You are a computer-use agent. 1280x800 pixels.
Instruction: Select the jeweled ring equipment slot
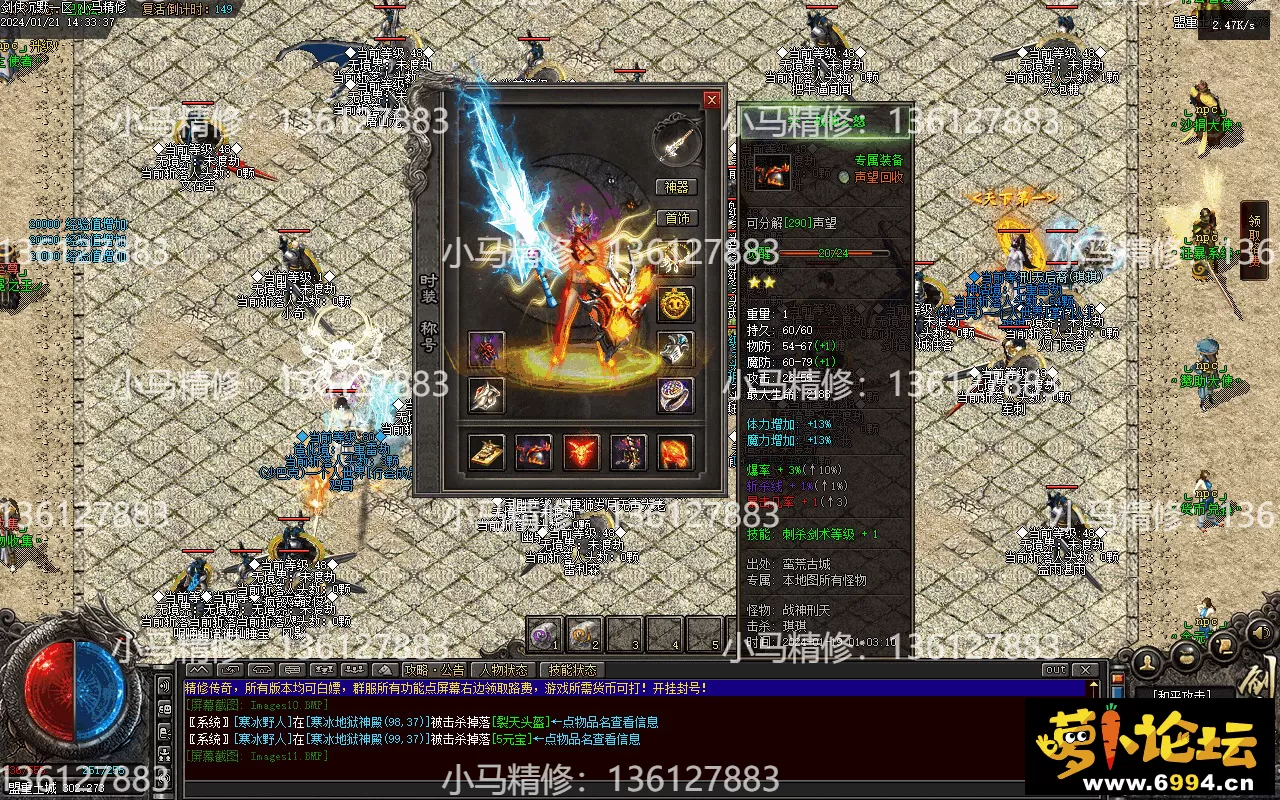tap(675, 395)
